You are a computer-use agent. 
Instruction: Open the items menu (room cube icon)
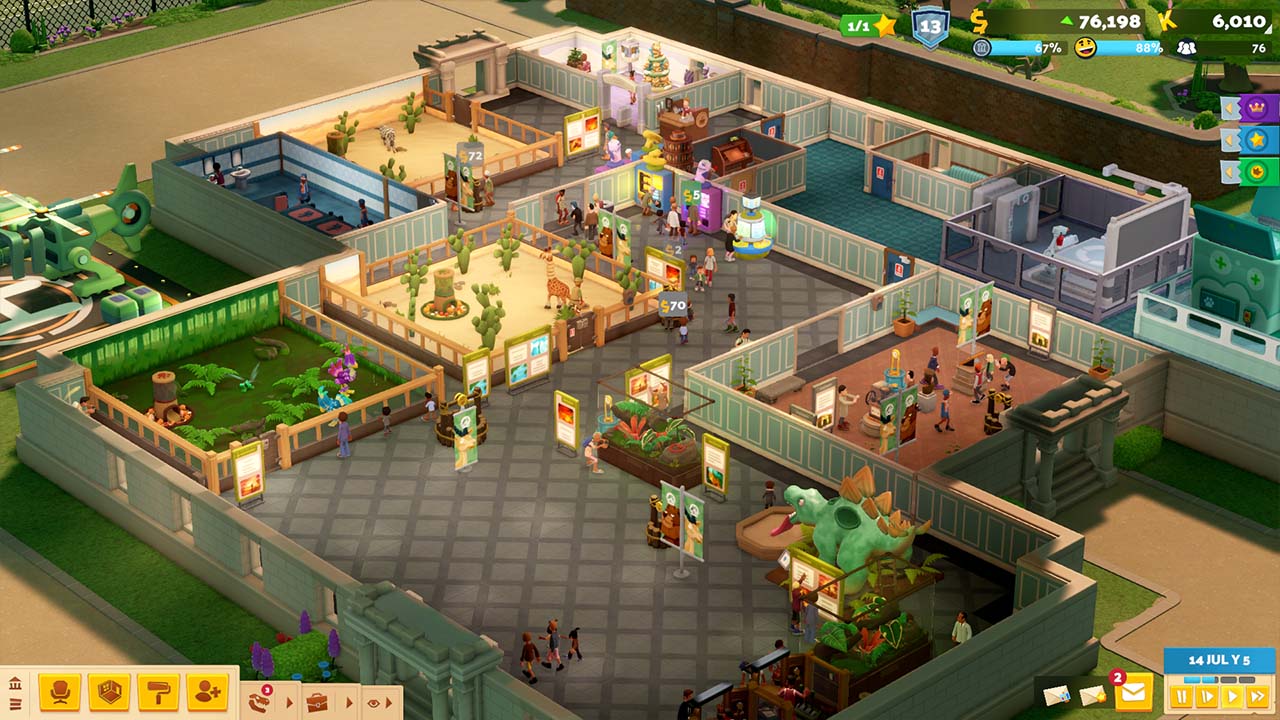[109, 692]
